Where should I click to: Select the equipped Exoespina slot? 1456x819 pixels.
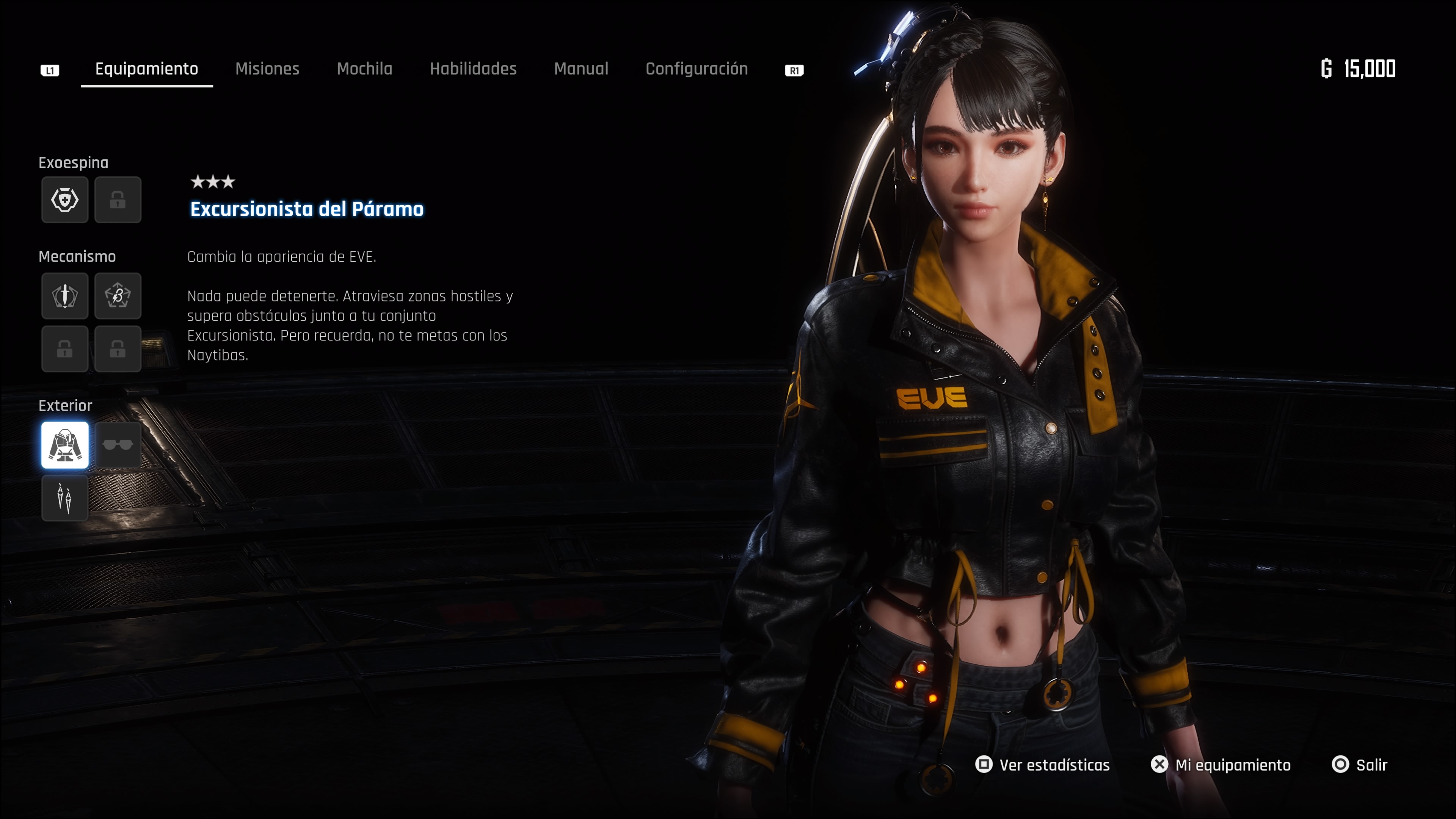(x=64, y=199)
